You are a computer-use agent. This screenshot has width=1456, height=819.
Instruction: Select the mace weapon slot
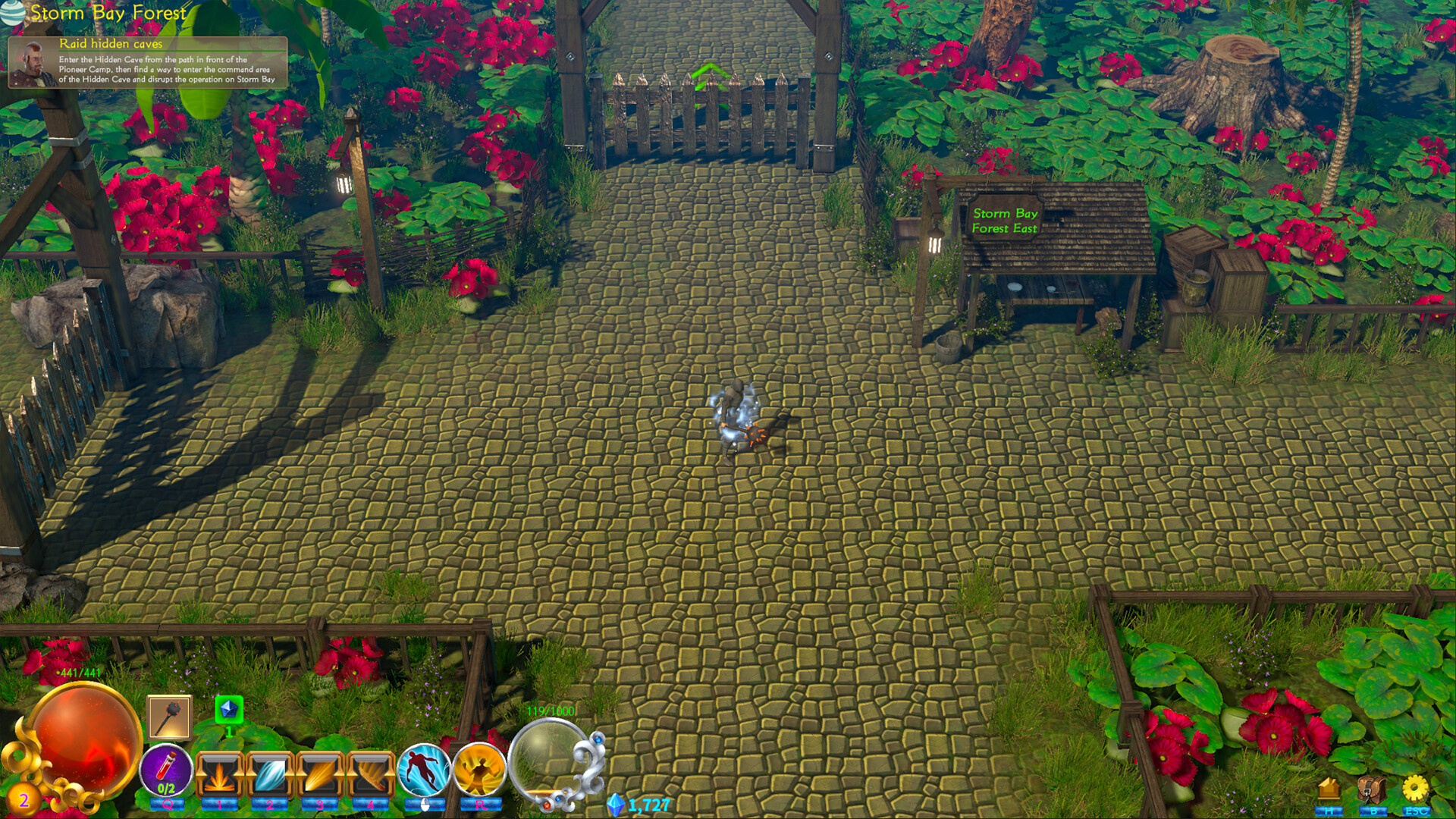point(168,717)
